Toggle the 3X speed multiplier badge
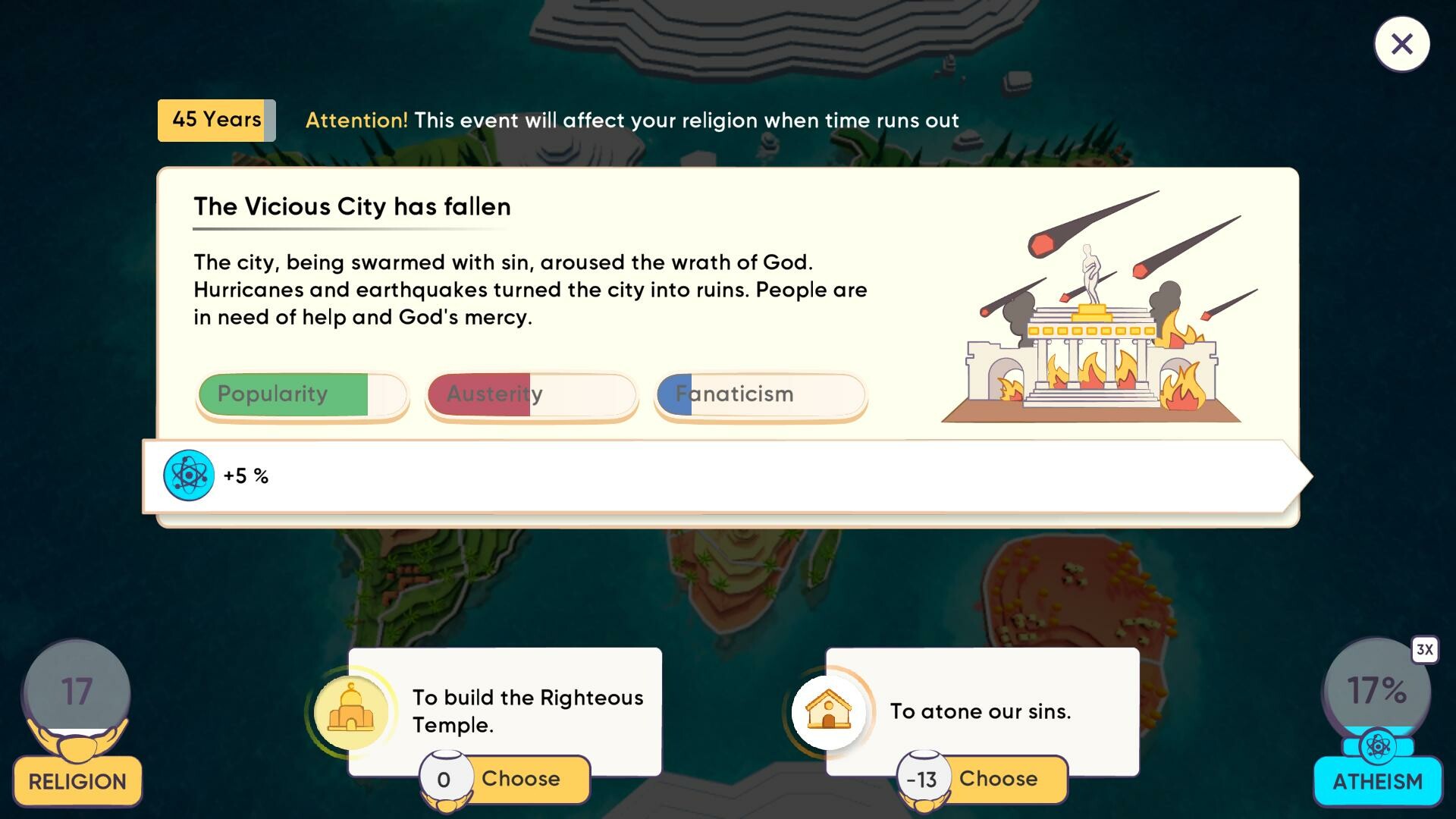 tap(1424, 649)
